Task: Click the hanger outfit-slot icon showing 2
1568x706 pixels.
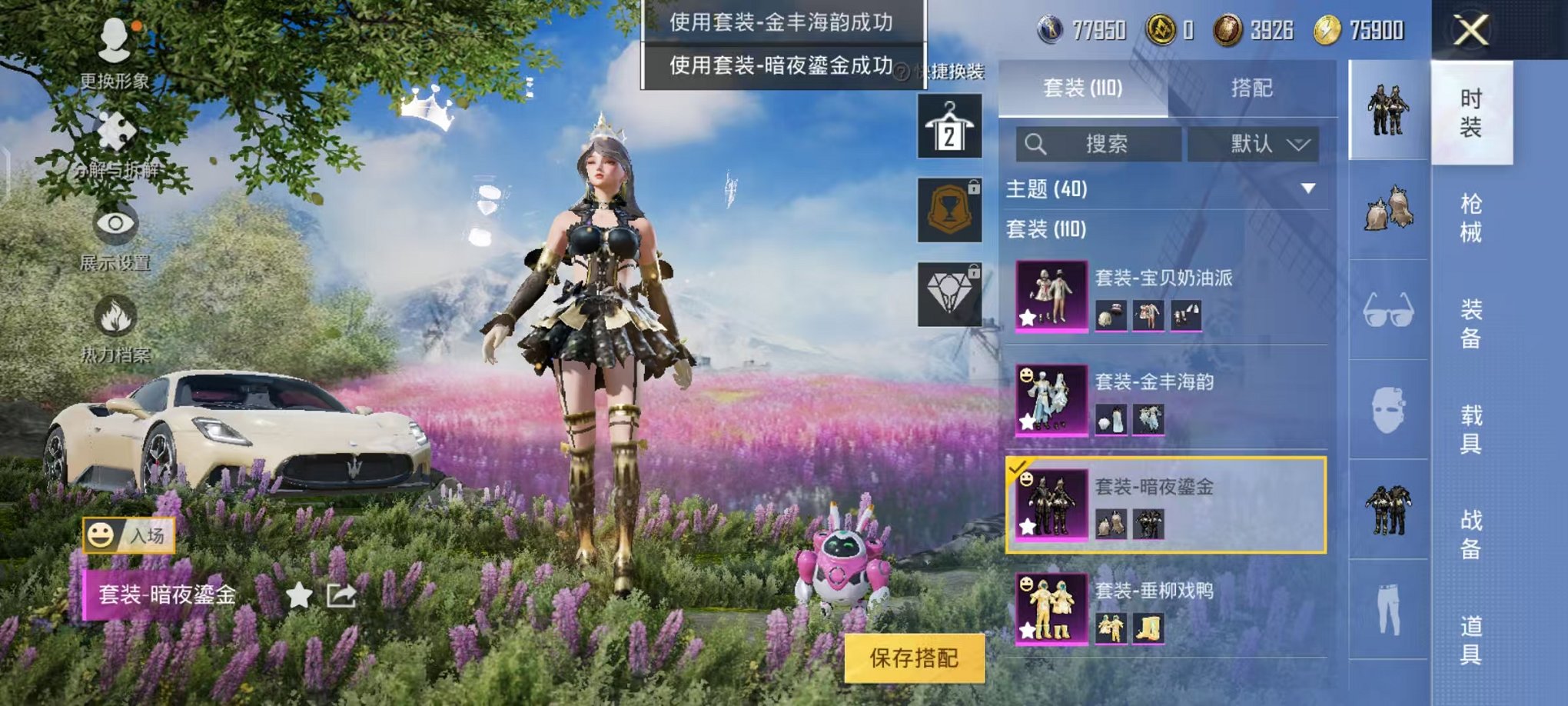Action: tap(951, 126)
